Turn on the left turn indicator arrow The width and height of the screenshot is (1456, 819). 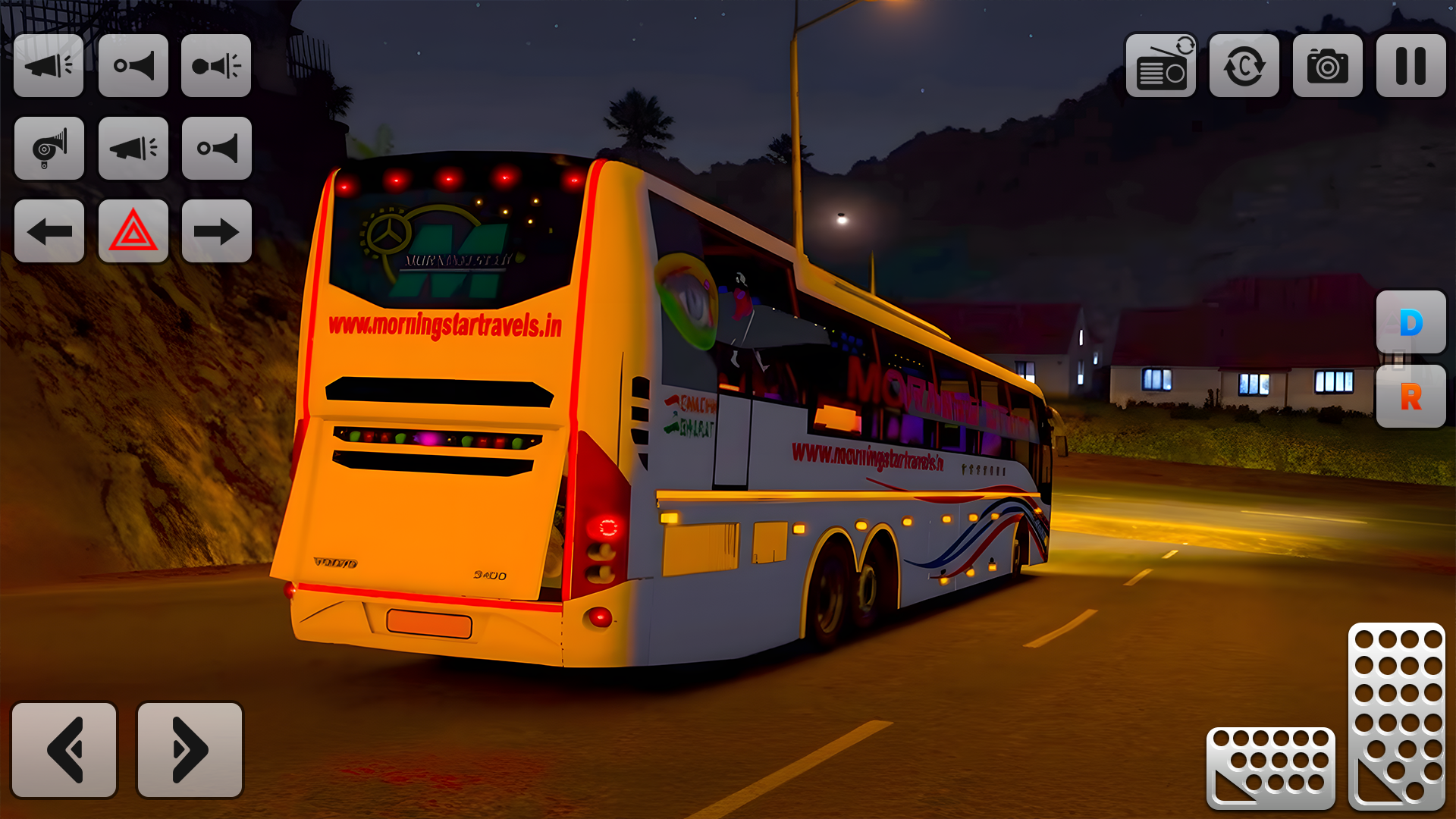49,231
